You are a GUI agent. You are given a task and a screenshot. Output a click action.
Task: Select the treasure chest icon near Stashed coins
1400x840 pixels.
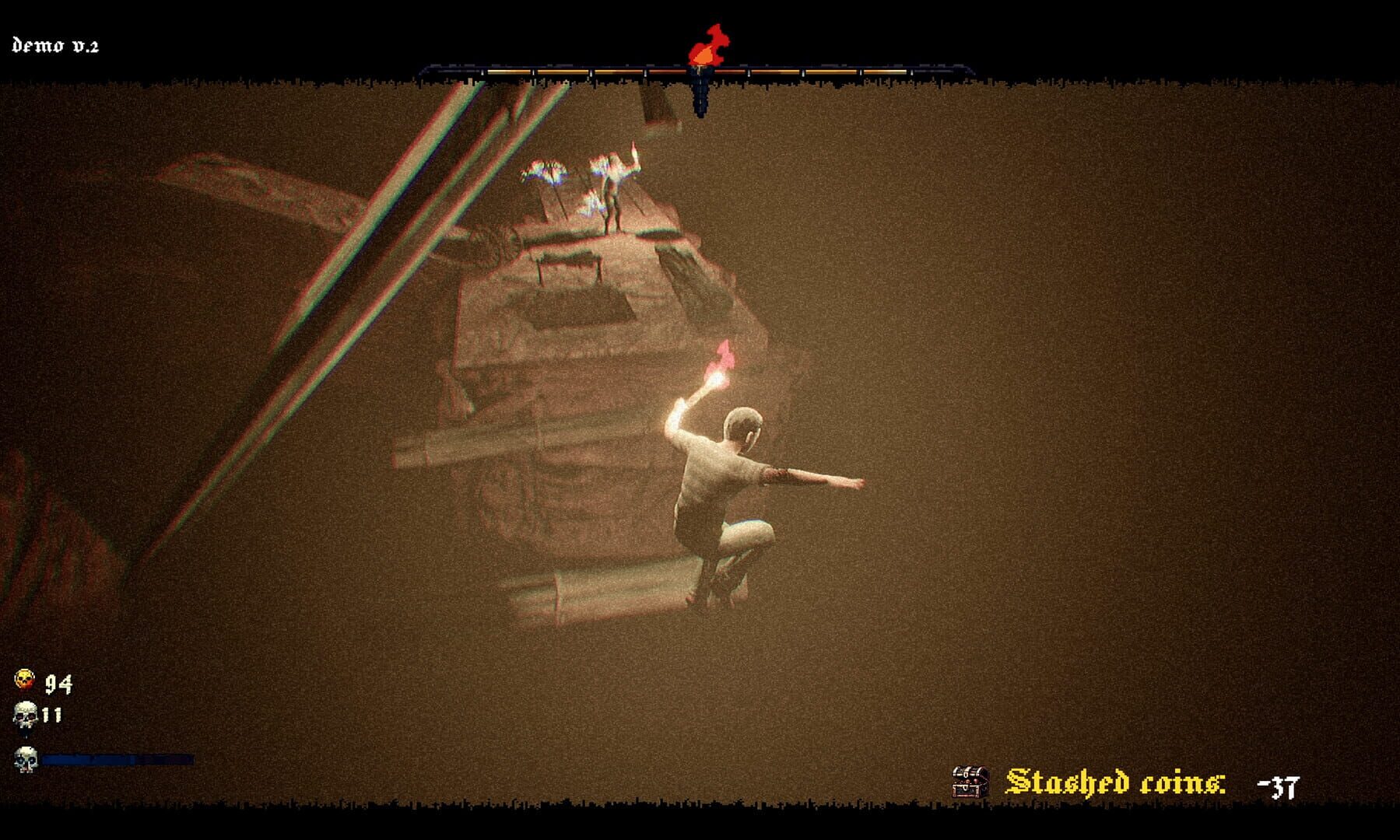970,782
